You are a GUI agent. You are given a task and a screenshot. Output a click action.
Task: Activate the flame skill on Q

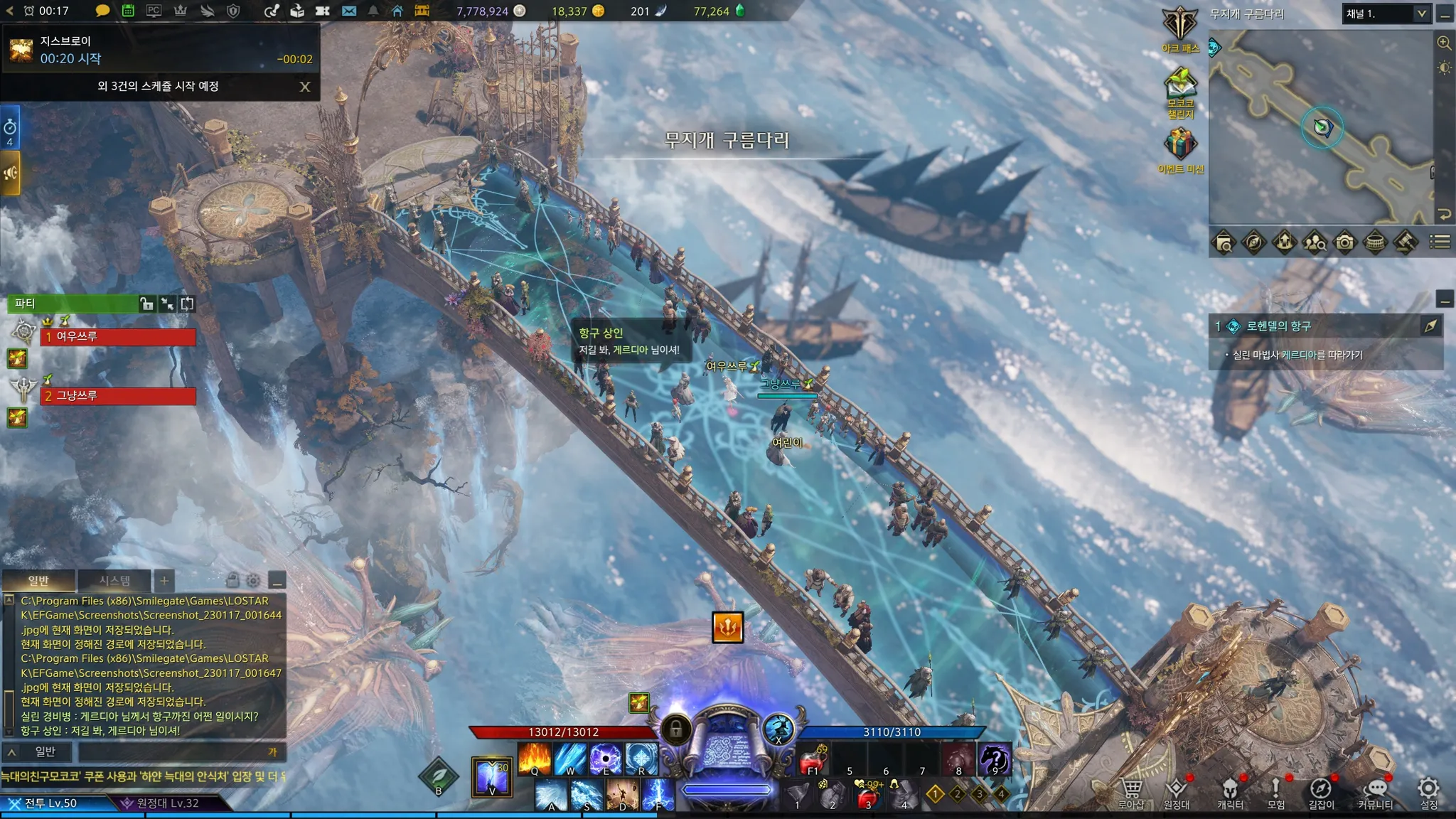(535, 759)
